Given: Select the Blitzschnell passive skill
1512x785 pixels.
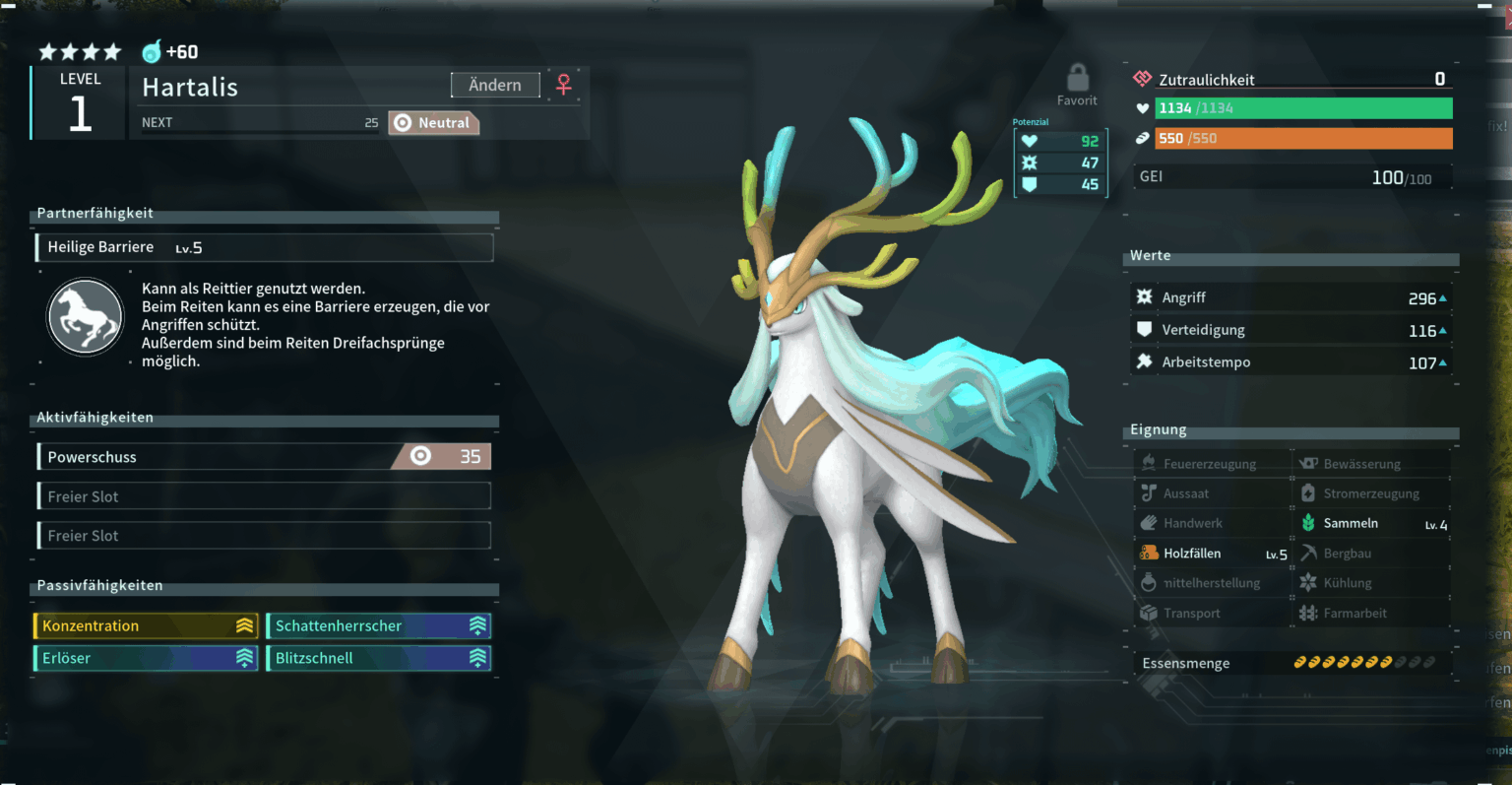Looking at the screenshot, I should [x=379, y=658].
